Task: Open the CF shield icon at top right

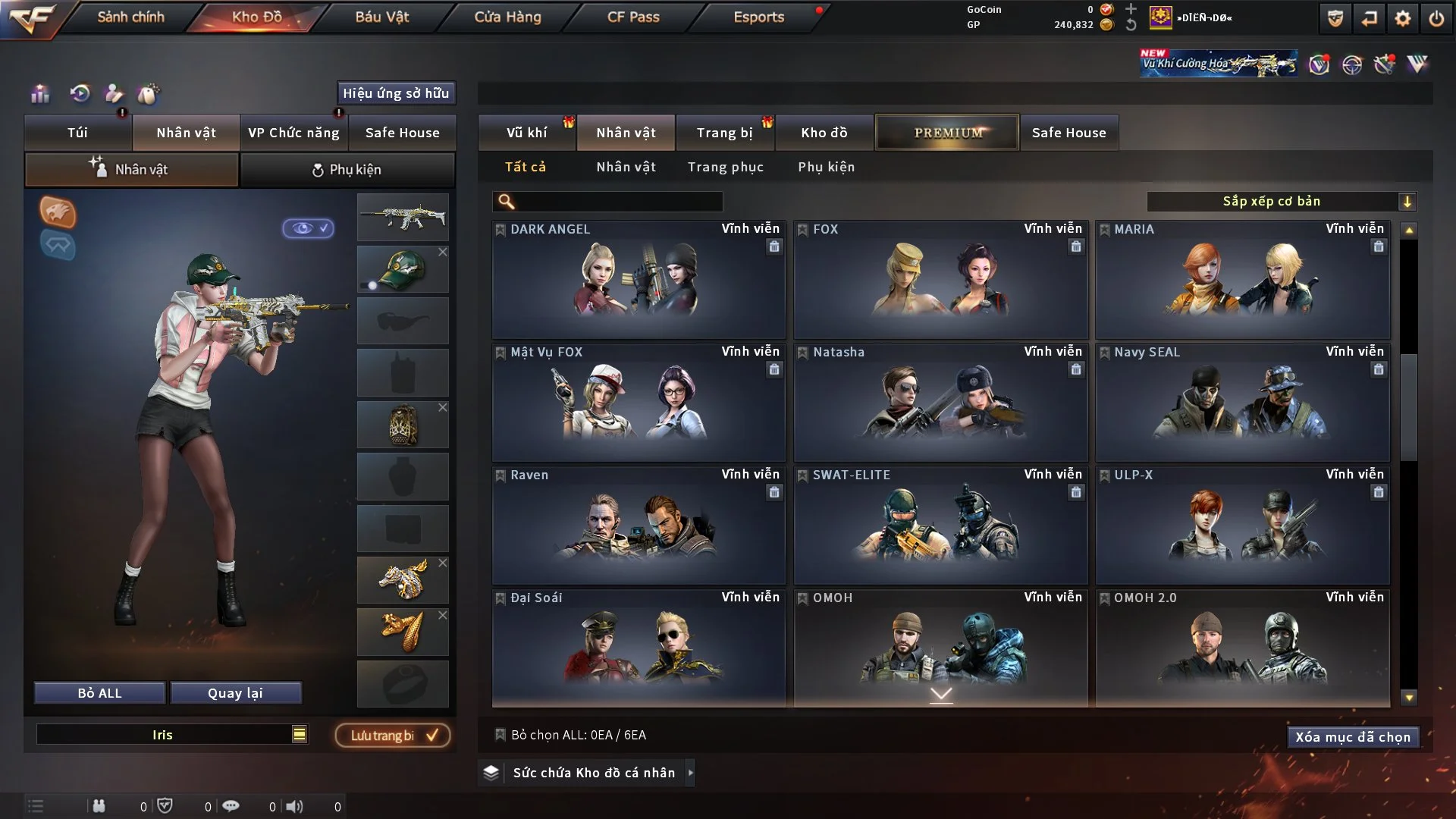Action: tap(1335, 18)
